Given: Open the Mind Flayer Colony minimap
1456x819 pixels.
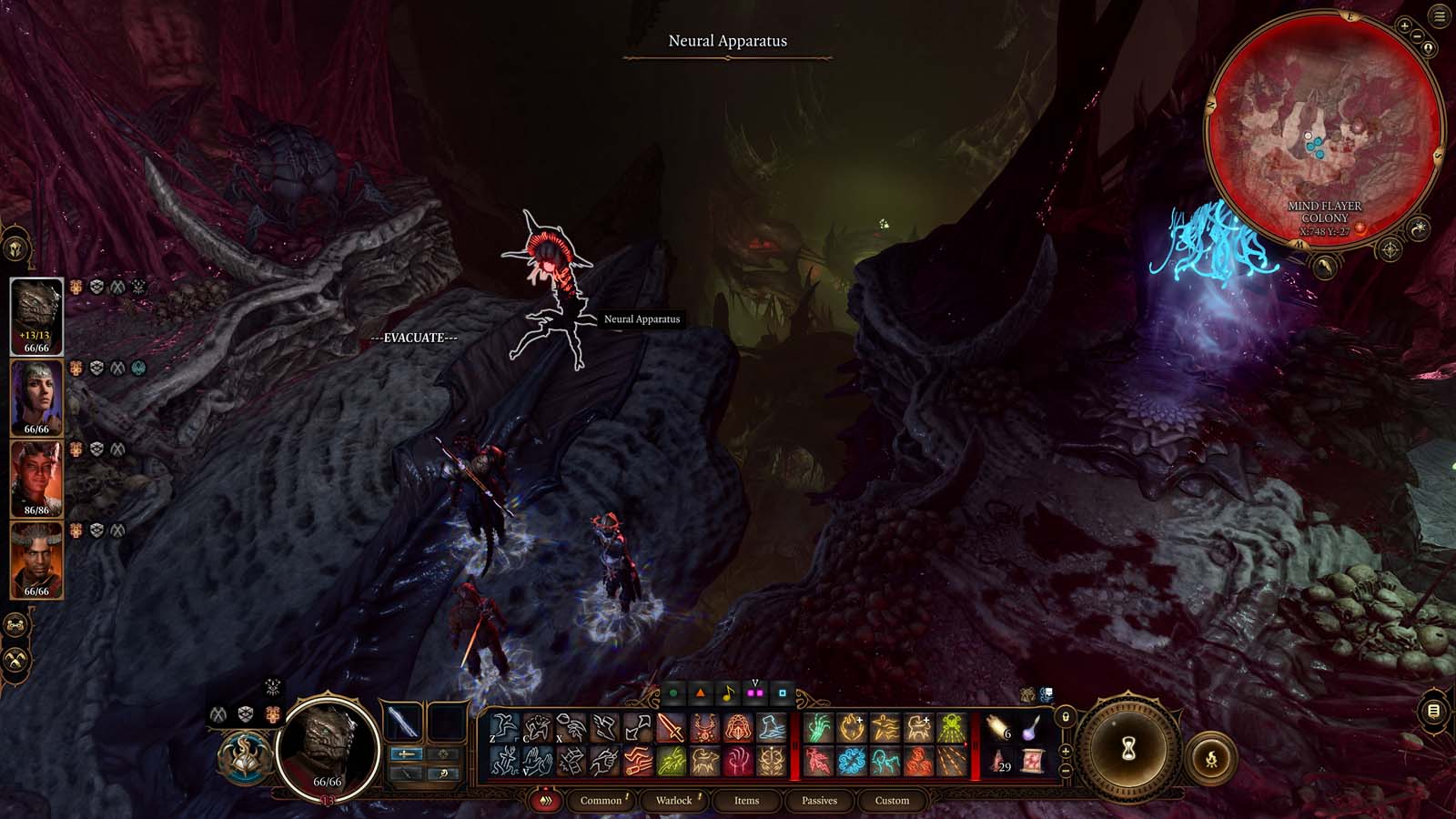Looking at the screenshot, I should coord(1324,134).
